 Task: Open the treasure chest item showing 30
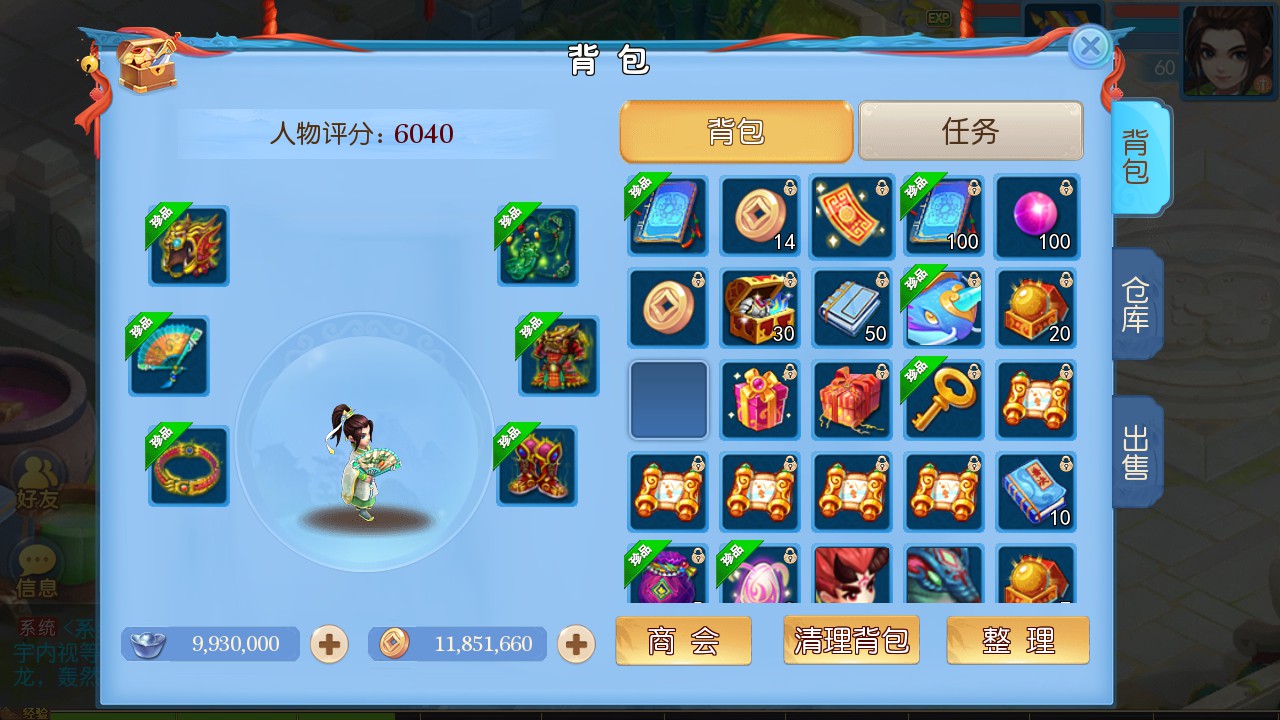click(x=760, y=308)
